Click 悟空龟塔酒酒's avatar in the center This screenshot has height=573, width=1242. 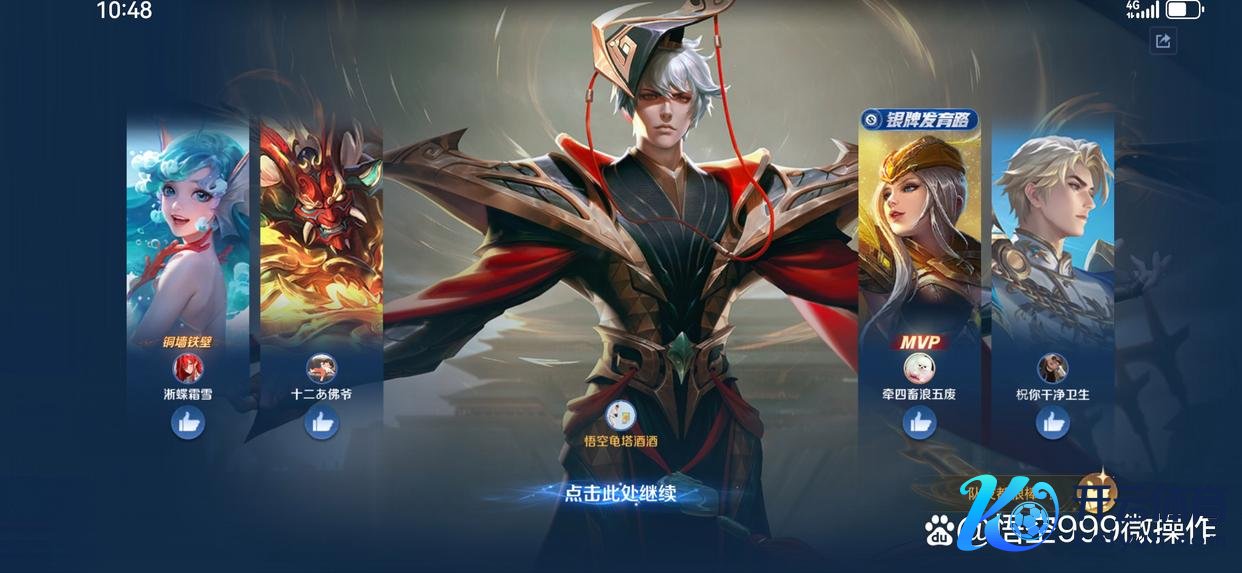(x=620, y=413)
